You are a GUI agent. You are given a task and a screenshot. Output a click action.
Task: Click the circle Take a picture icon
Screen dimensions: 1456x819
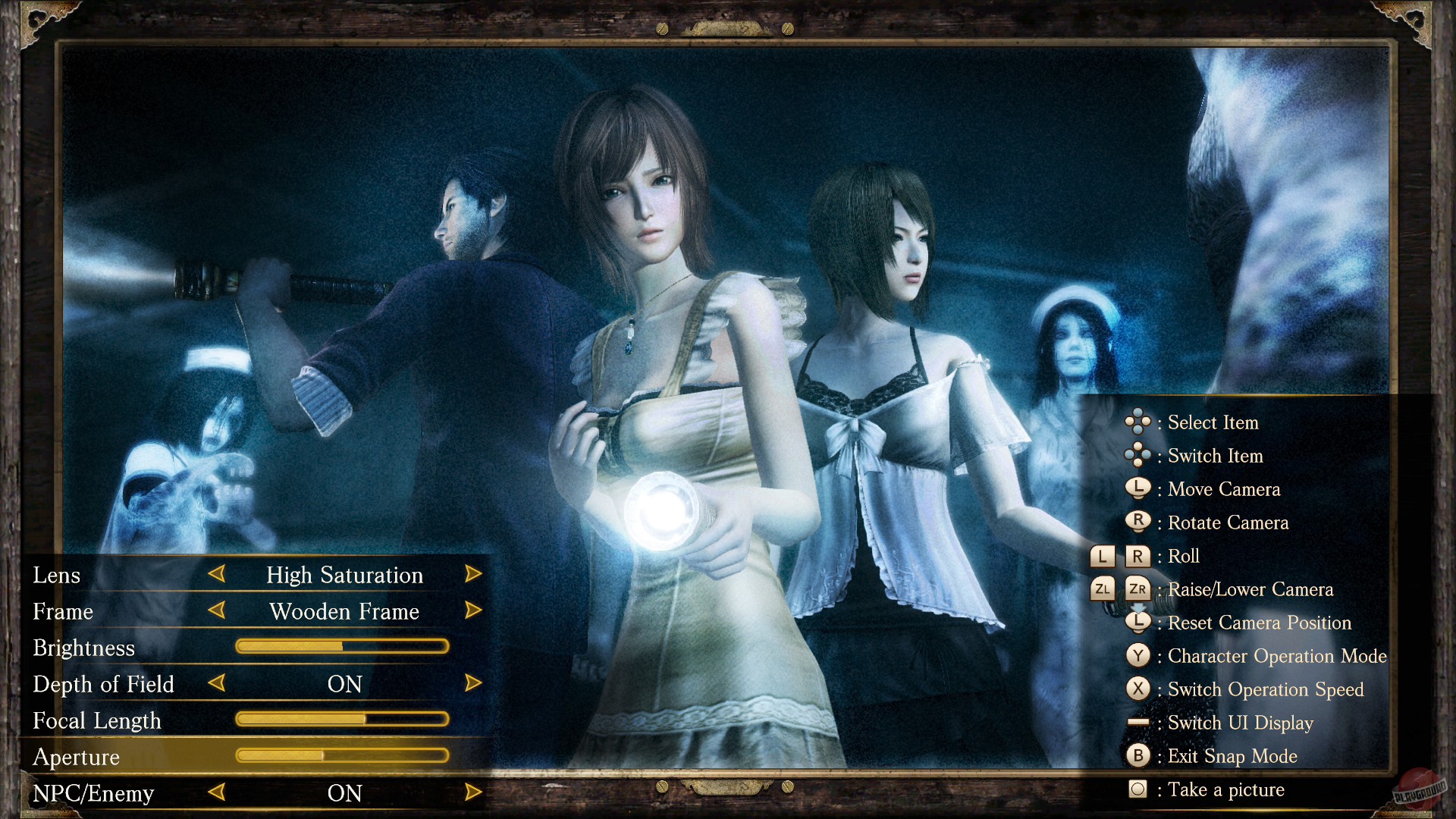pyautogui.click(x=1139, y=789)
